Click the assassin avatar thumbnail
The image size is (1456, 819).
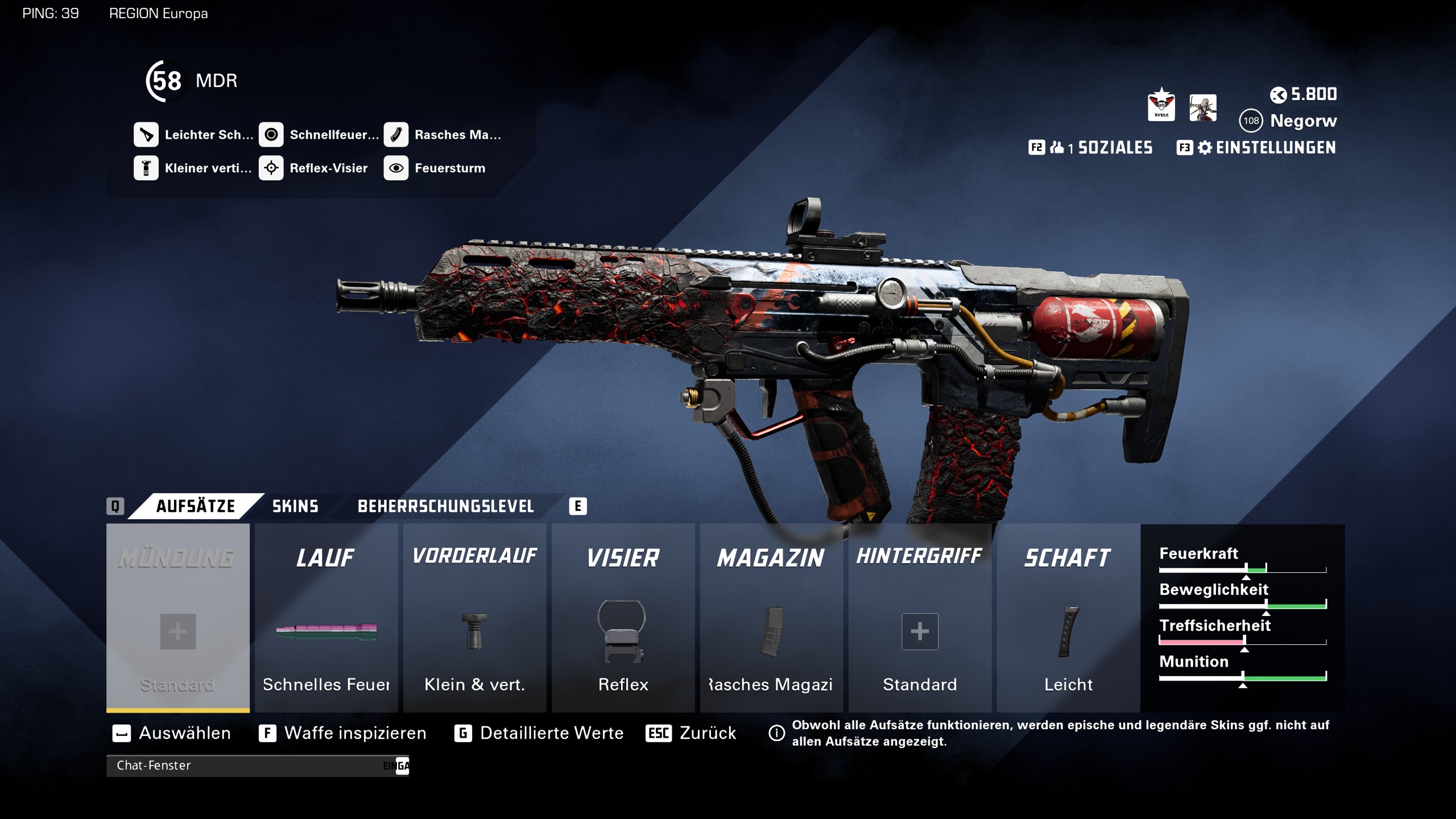[1203, 107]
